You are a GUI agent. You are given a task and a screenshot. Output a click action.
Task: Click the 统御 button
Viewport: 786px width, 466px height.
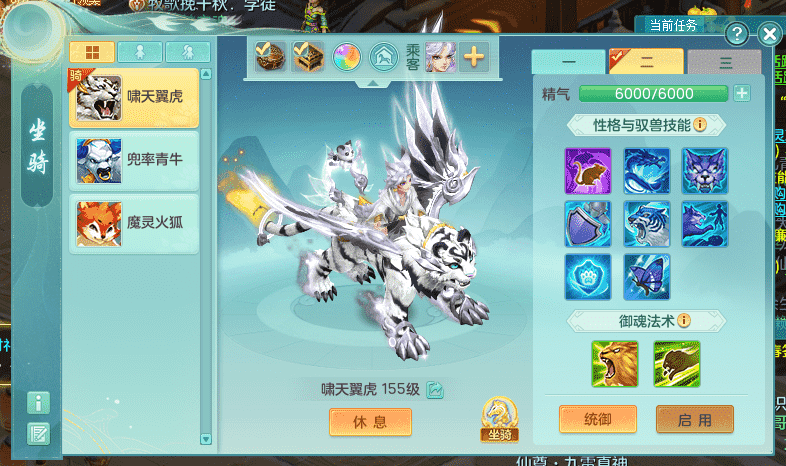[x=597, y=420]
